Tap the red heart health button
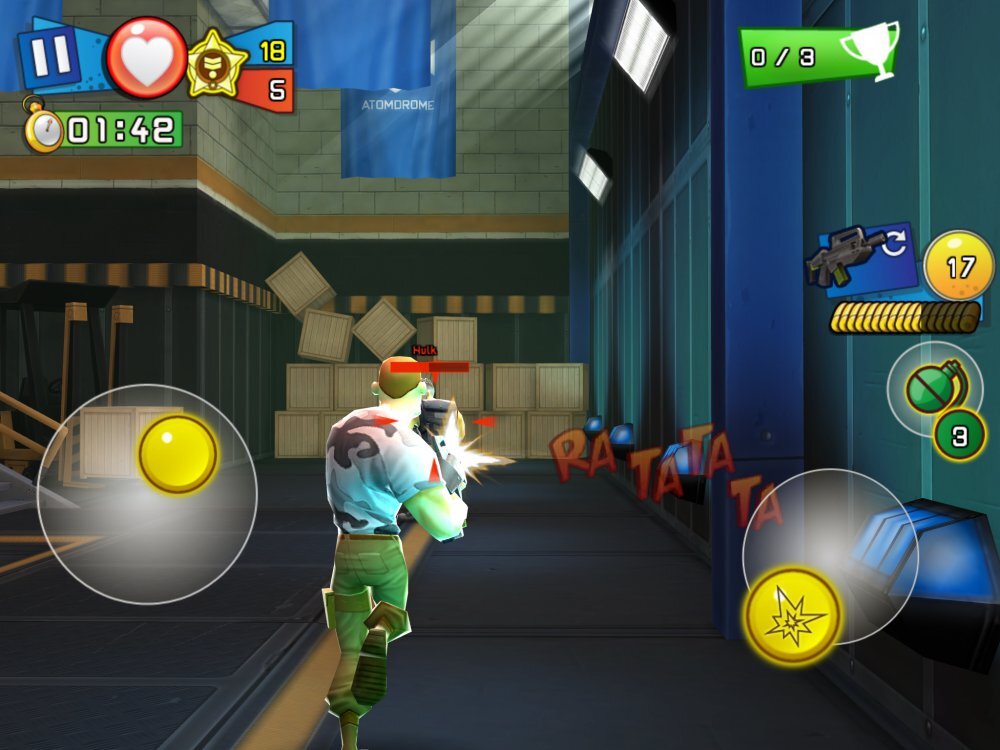The image size is (1000, 750). (146, 57)
